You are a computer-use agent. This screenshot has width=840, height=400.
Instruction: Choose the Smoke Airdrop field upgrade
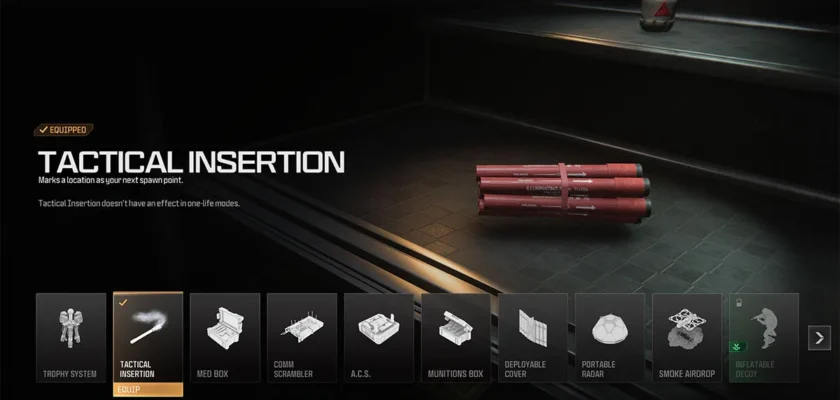pyautogui.click(x=687, y=338)
